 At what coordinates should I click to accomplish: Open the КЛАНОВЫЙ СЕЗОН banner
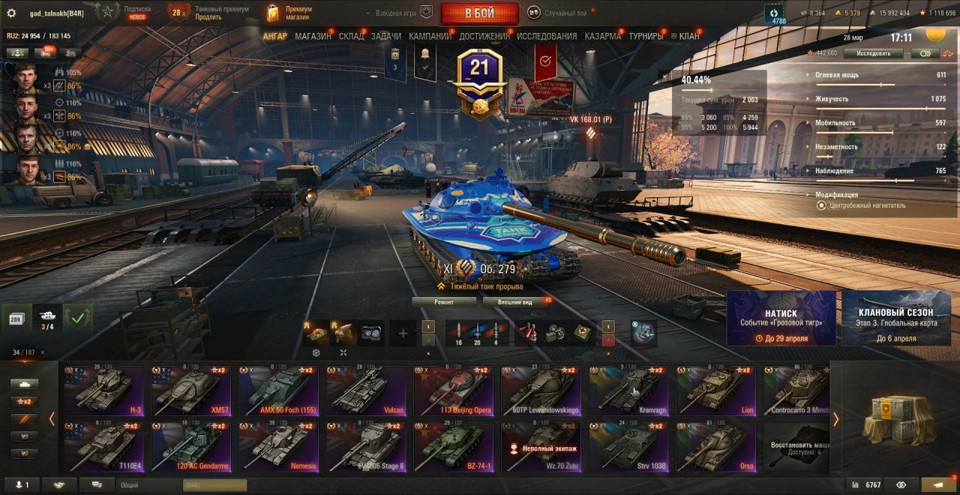point(896,318)
